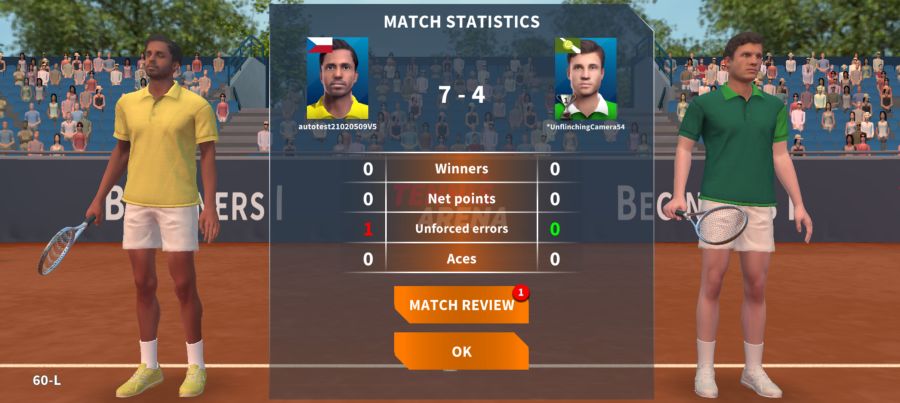This screenshot has width=900, height=403.
Task: View autotest21020509VS player portrait
Action: click(x=337, y=79)
